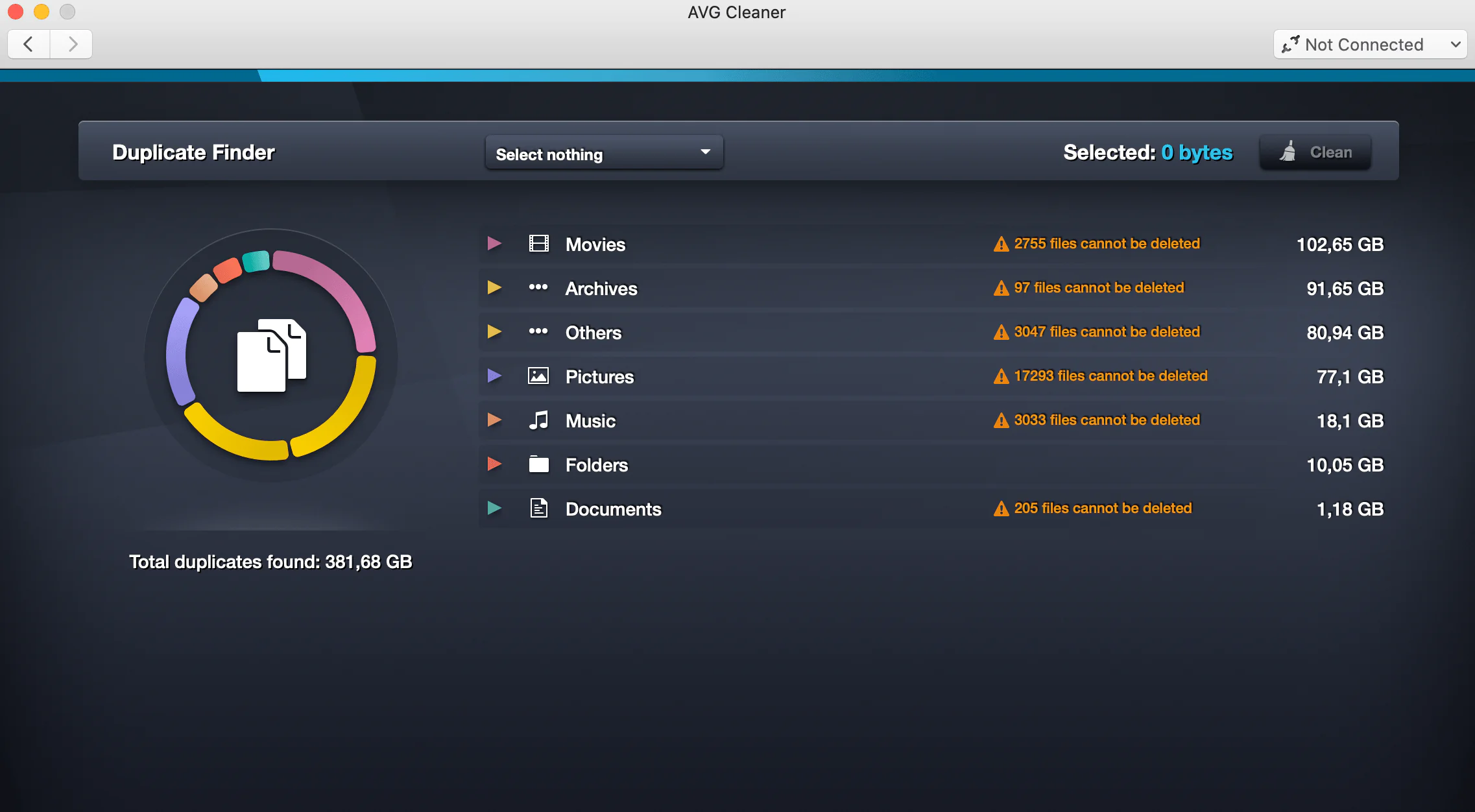1475x812 pixels.
Task: Minimize the window with the yellow button
Action: pos(42,12)
